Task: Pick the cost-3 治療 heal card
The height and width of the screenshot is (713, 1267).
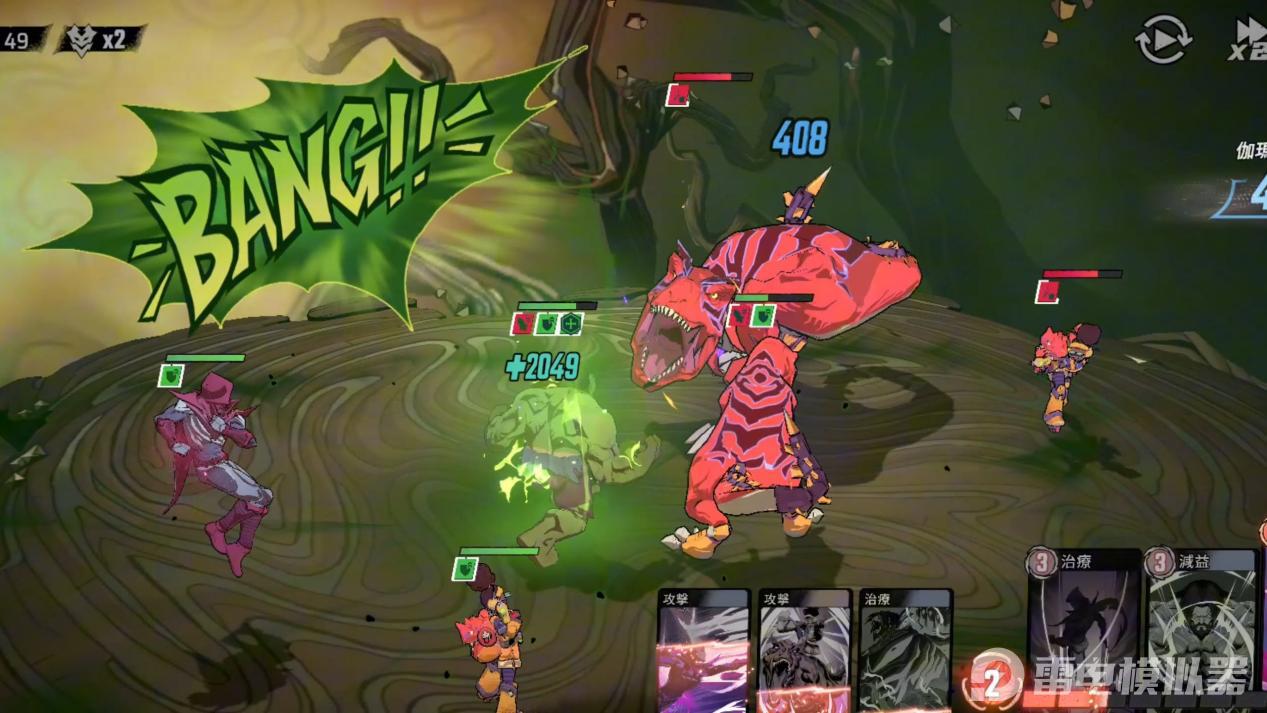Action: (x=1084, y=620)
